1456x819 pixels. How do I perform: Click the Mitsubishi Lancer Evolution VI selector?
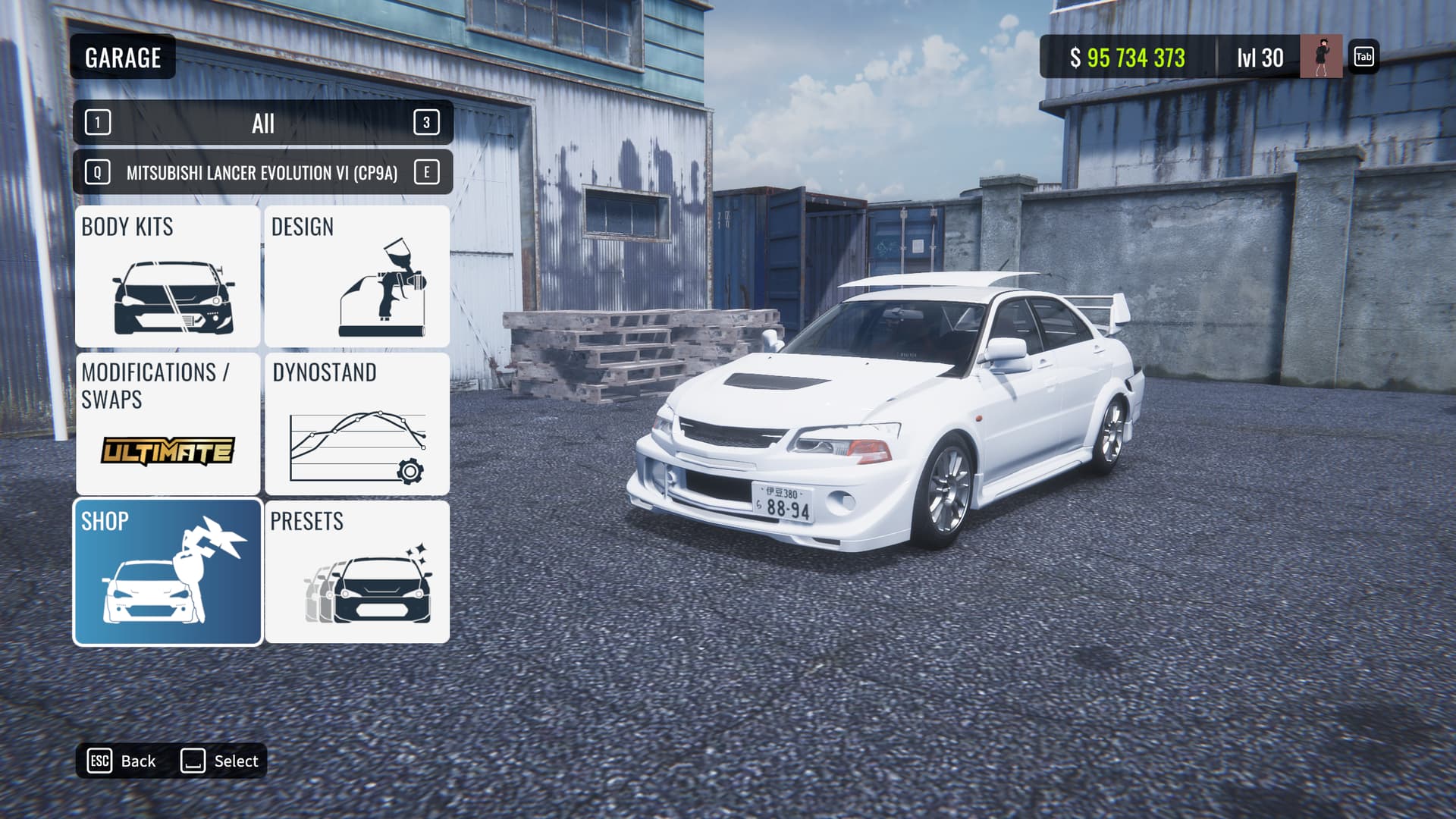262,173
